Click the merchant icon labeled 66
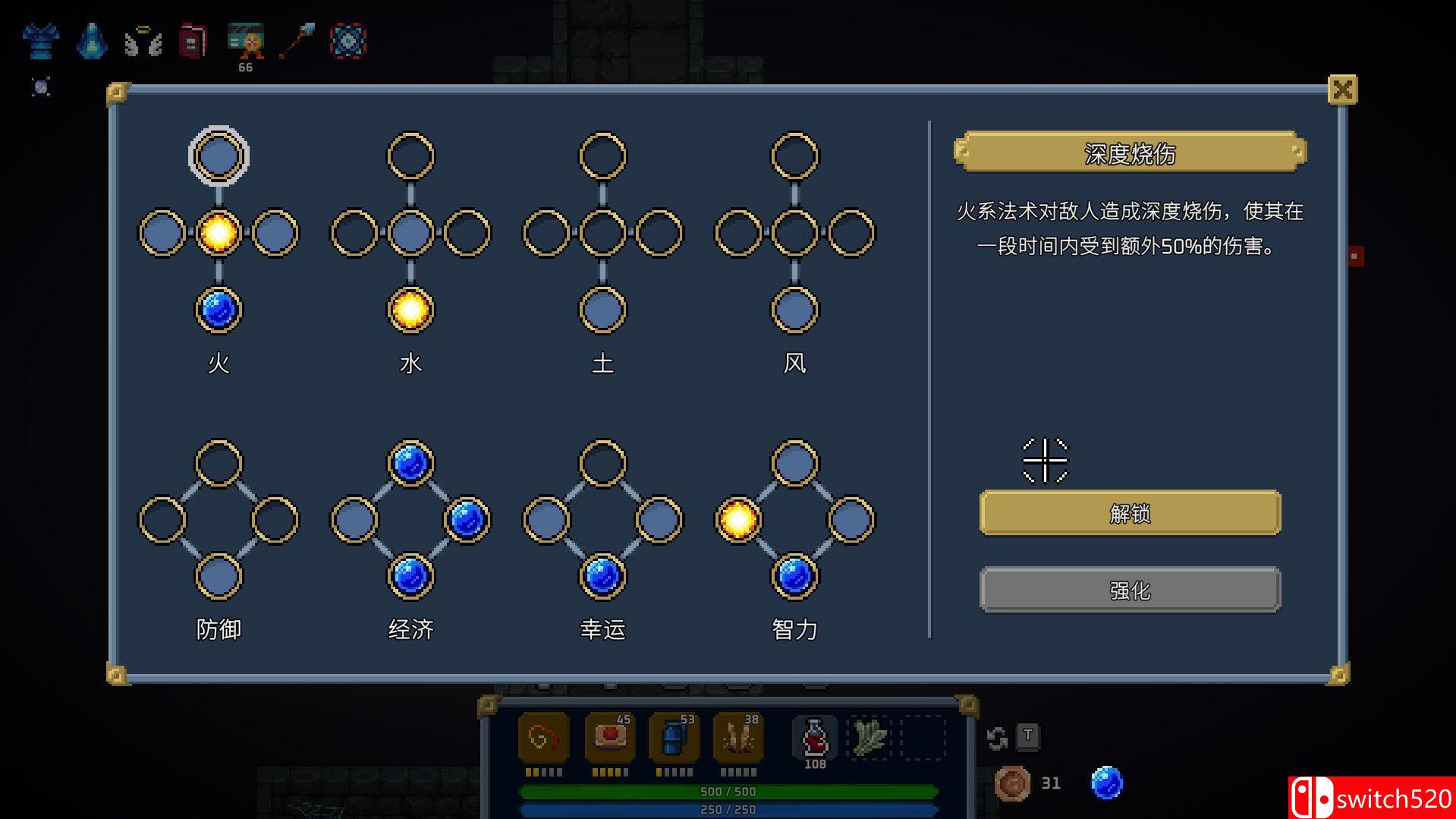1456x819 pixels. pyautogui.click(x=246, y=42)
